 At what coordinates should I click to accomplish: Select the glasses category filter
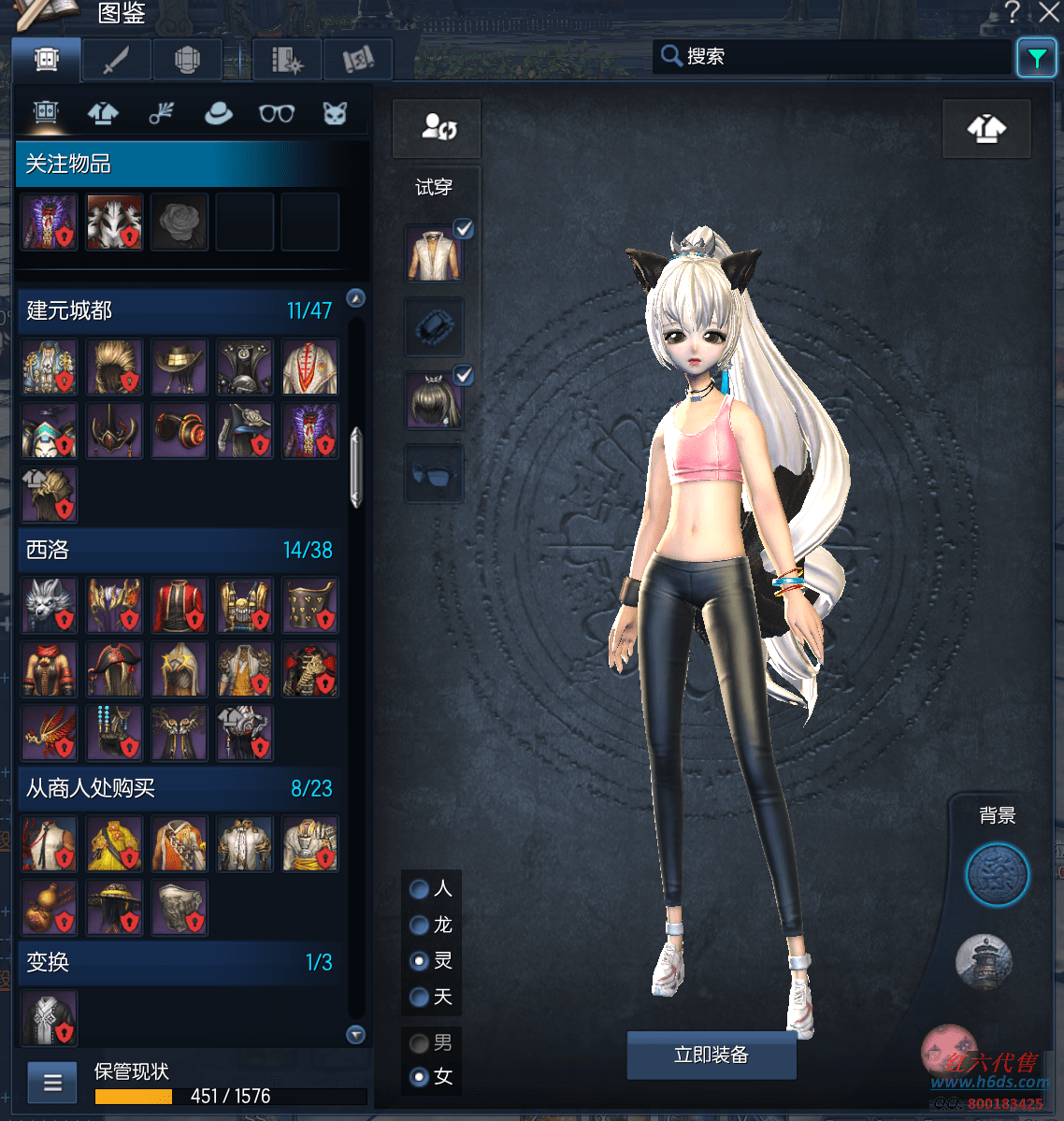point(277,114)
